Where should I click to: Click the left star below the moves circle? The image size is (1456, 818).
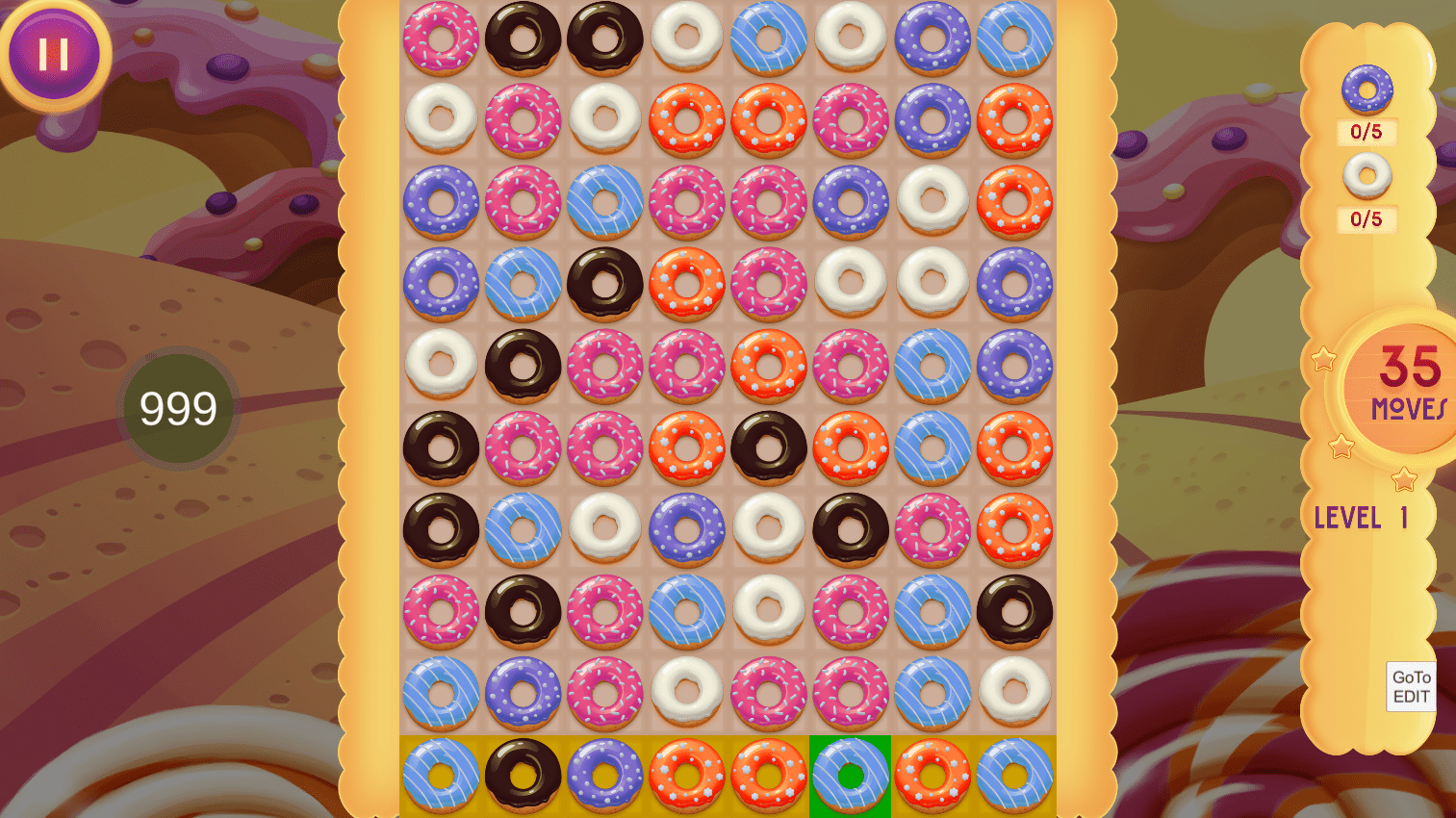[x=1339, y=445]
